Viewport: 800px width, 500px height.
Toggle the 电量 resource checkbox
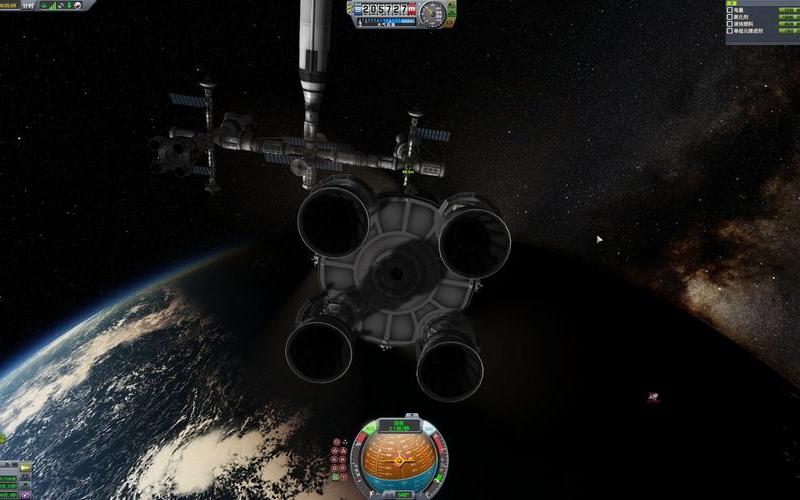[730, 10]
